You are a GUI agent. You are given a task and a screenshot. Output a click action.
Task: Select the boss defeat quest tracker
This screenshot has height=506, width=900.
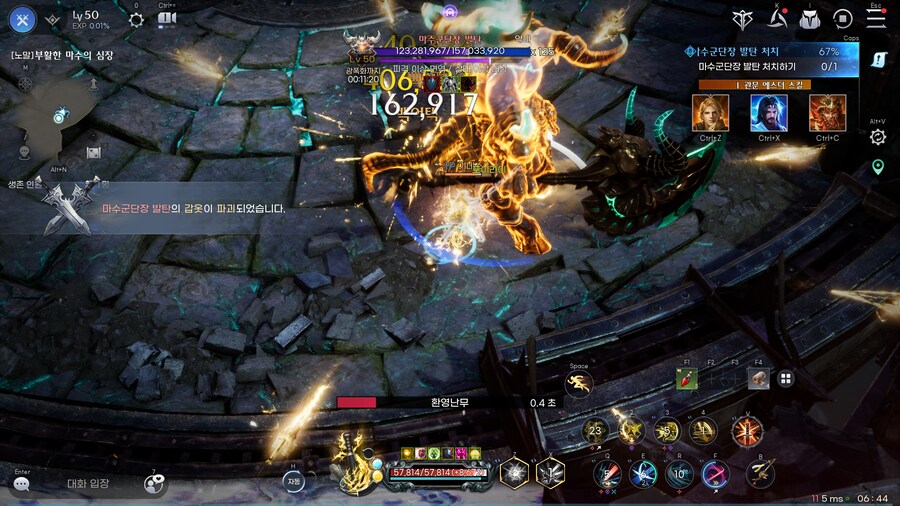(x=768, y=58)
